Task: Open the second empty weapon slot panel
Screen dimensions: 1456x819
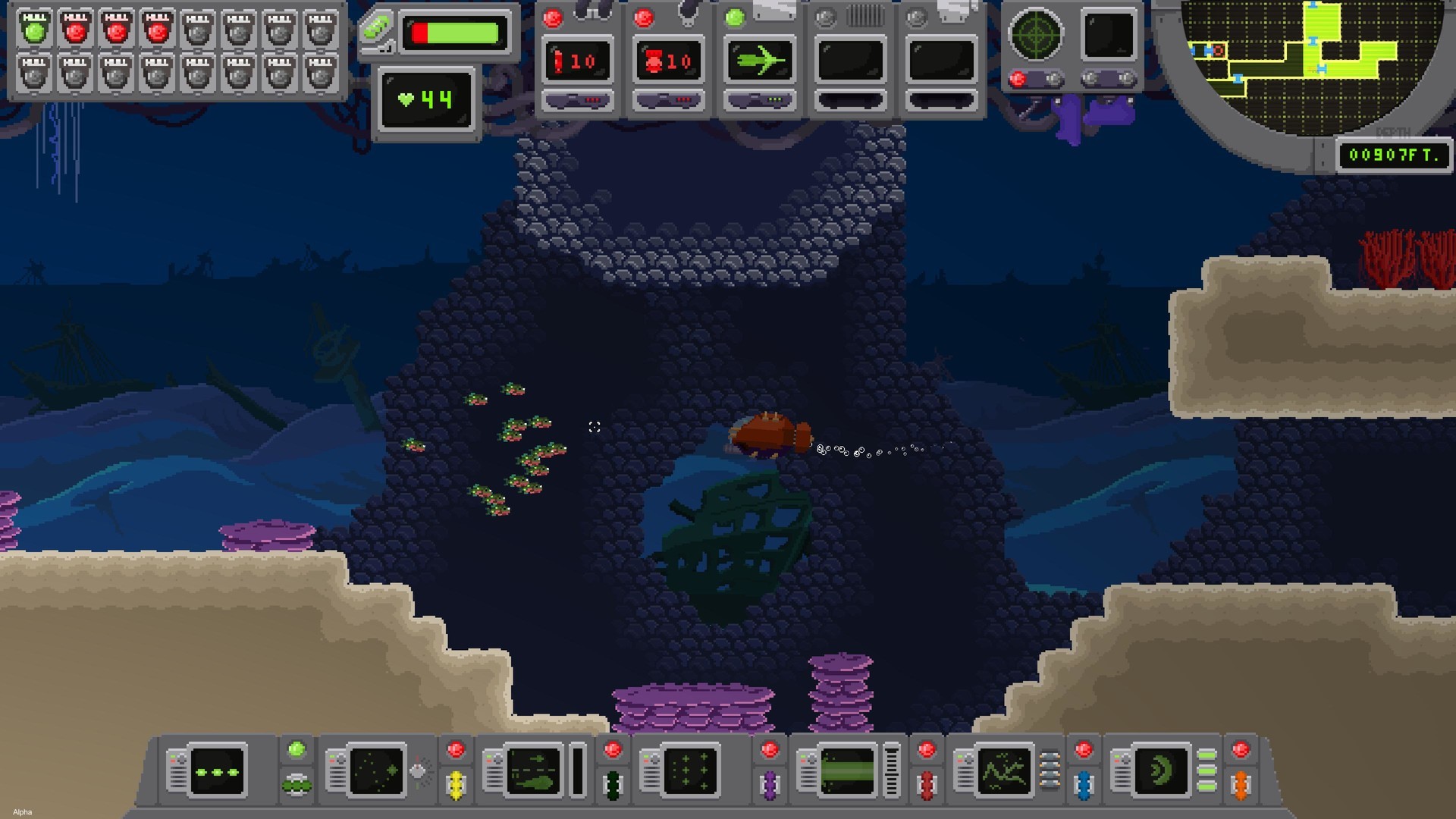Action: 941,61
